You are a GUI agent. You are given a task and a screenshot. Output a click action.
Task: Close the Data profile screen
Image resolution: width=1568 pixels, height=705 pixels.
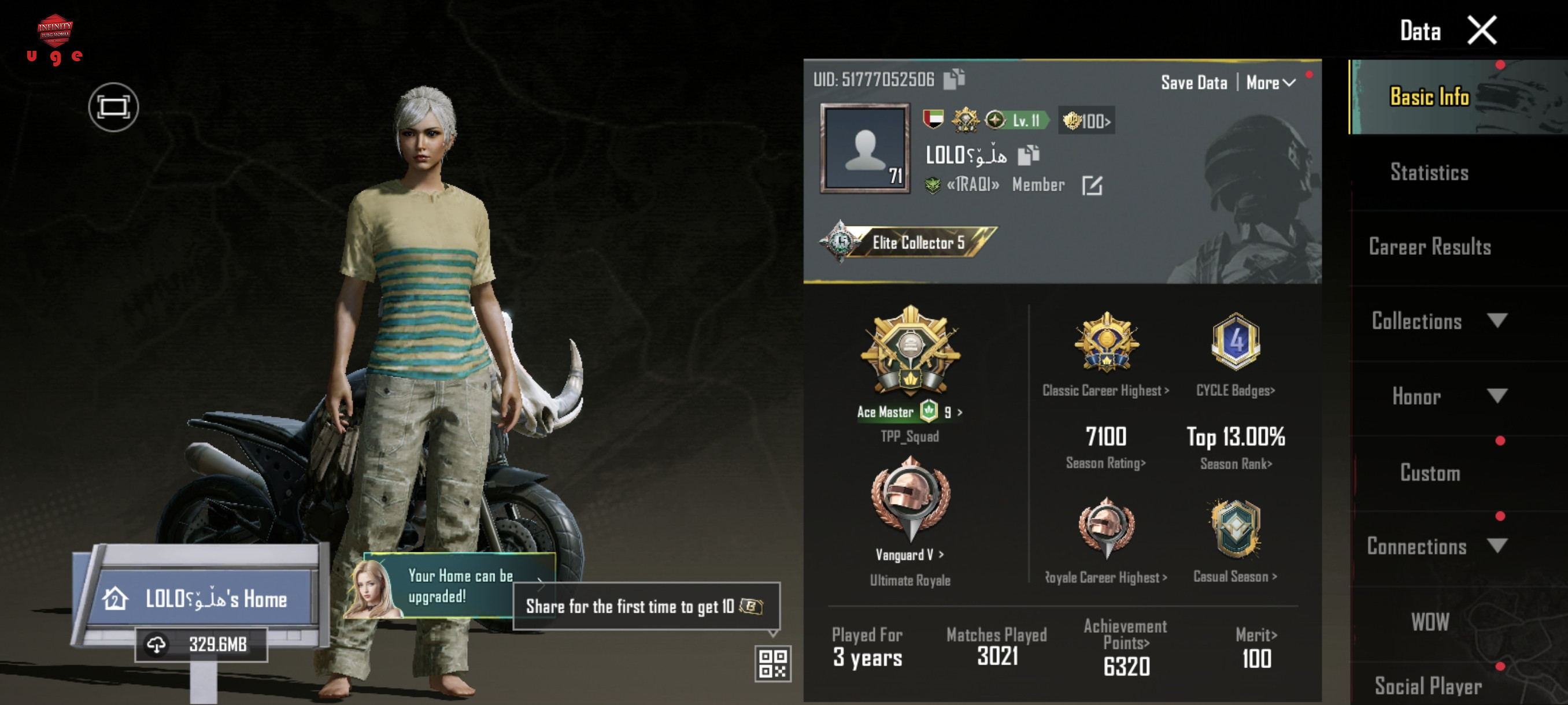click(x=1481, y=31)
